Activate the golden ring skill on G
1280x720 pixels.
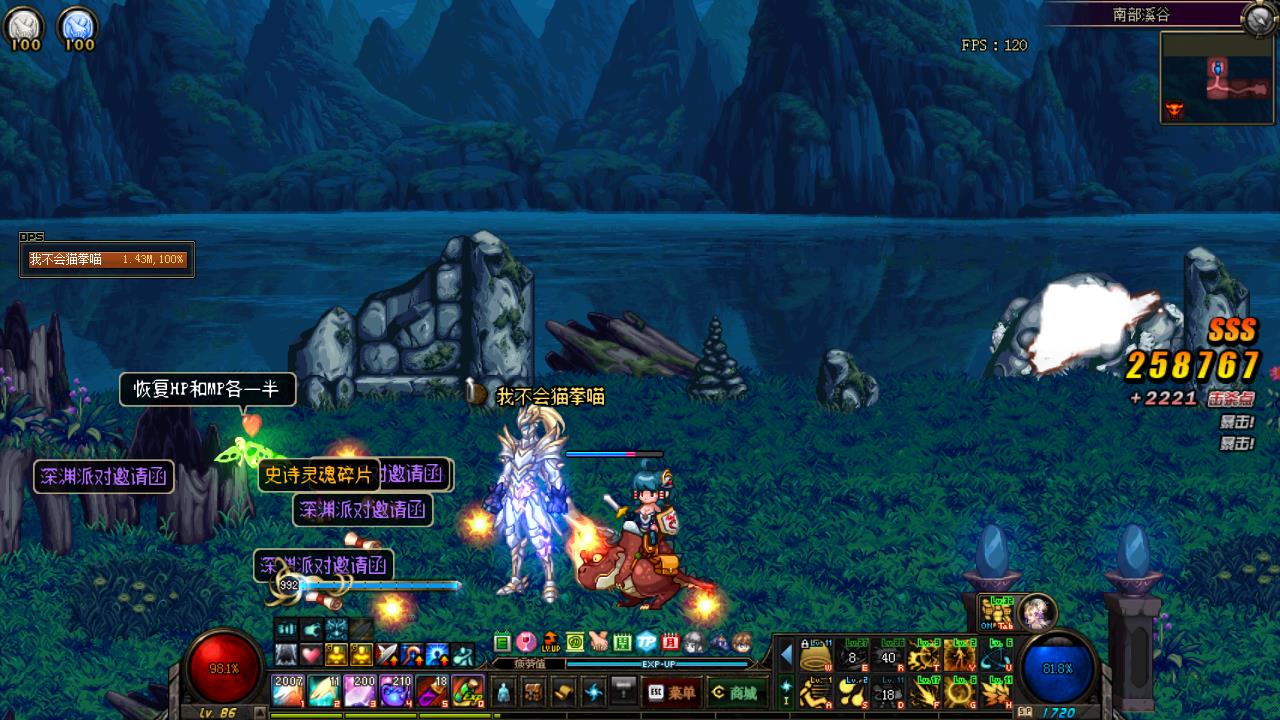pos(960,692)
